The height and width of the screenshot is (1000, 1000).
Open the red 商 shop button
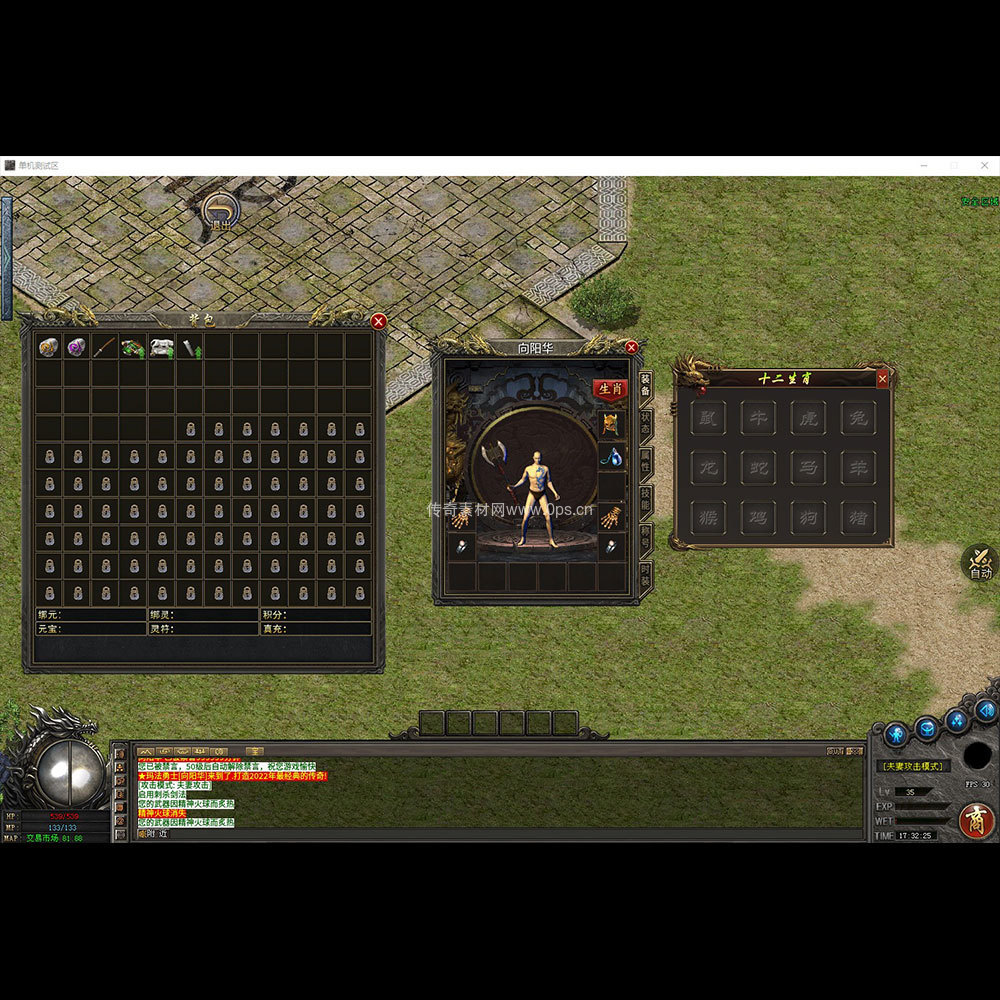tap(976, 820)
